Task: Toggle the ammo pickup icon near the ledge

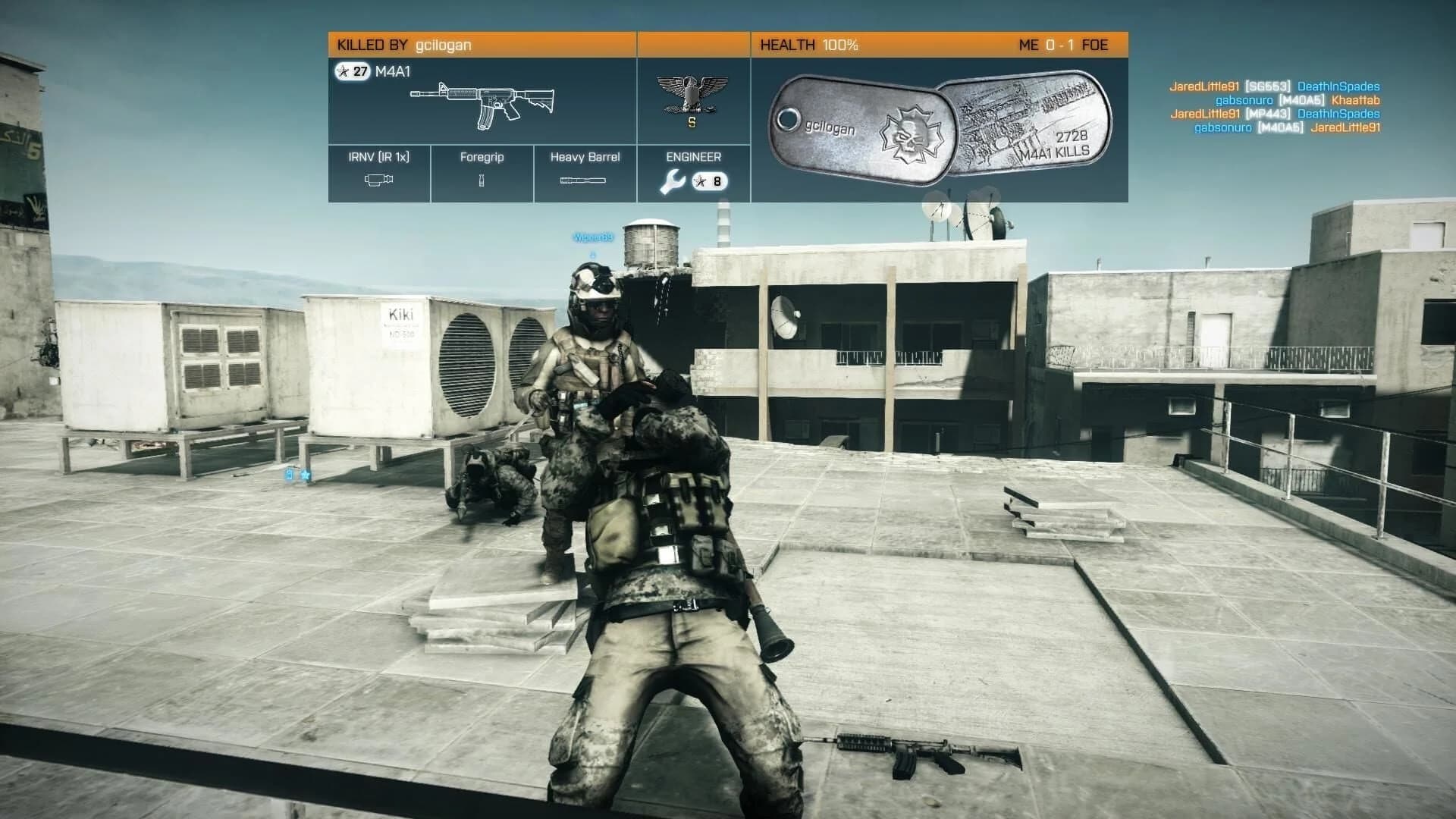Action: click(288, 475)
